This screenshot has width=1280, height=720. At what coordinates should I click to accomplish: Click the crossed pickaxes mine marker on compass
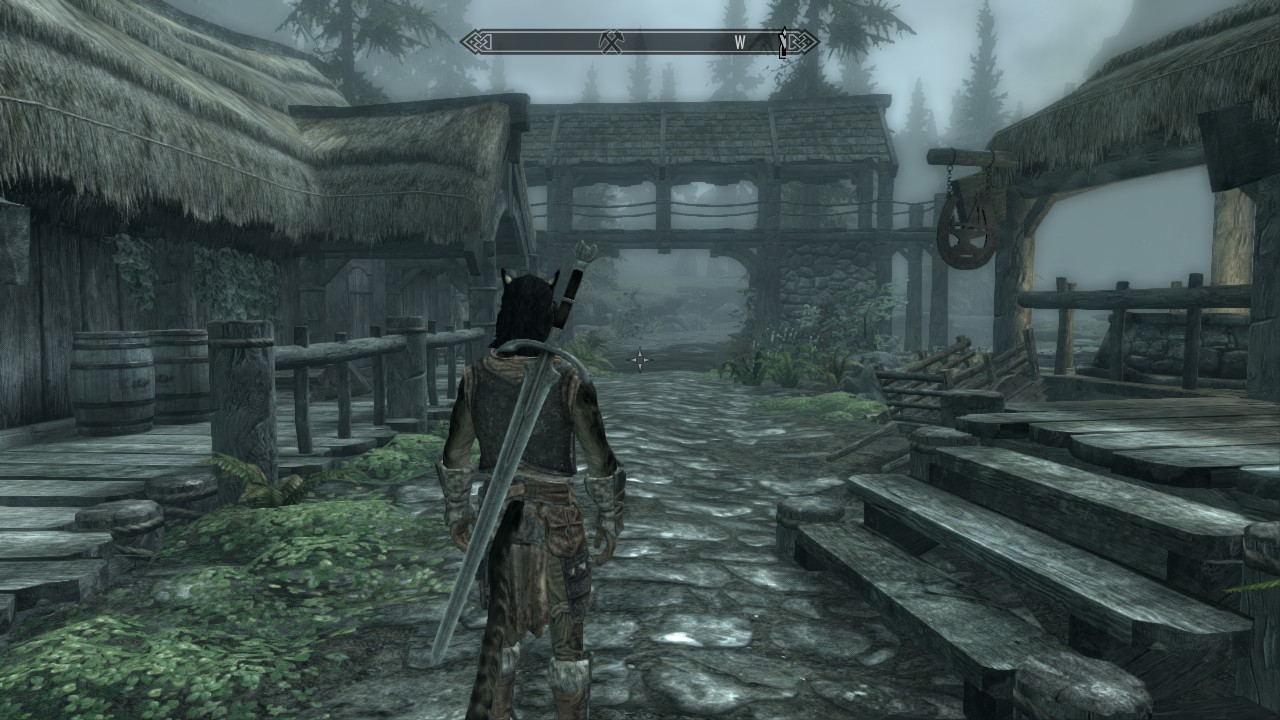[611, 42]
